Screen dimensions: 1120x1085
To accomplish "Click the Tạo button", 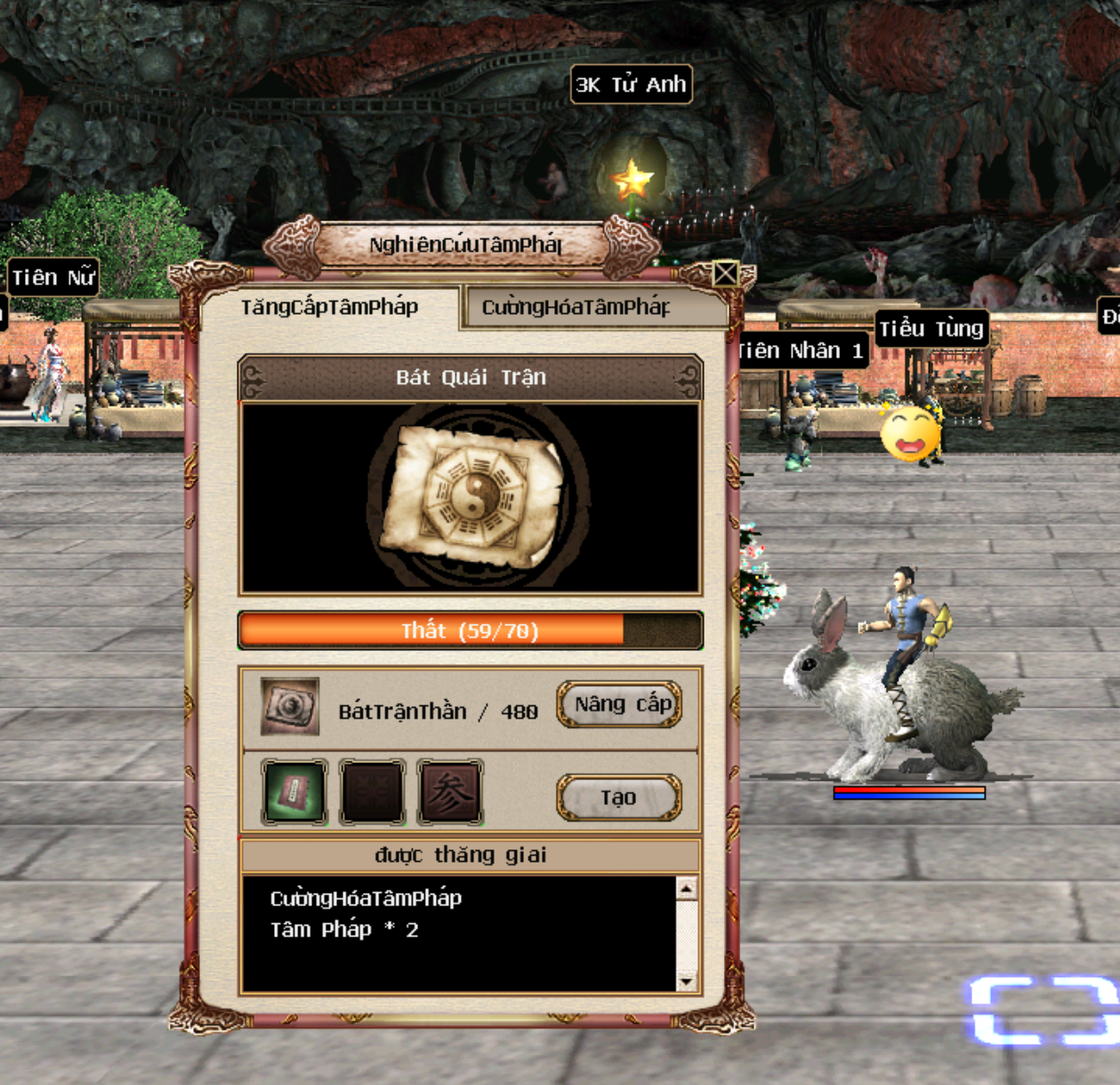I will pos(619,798).
